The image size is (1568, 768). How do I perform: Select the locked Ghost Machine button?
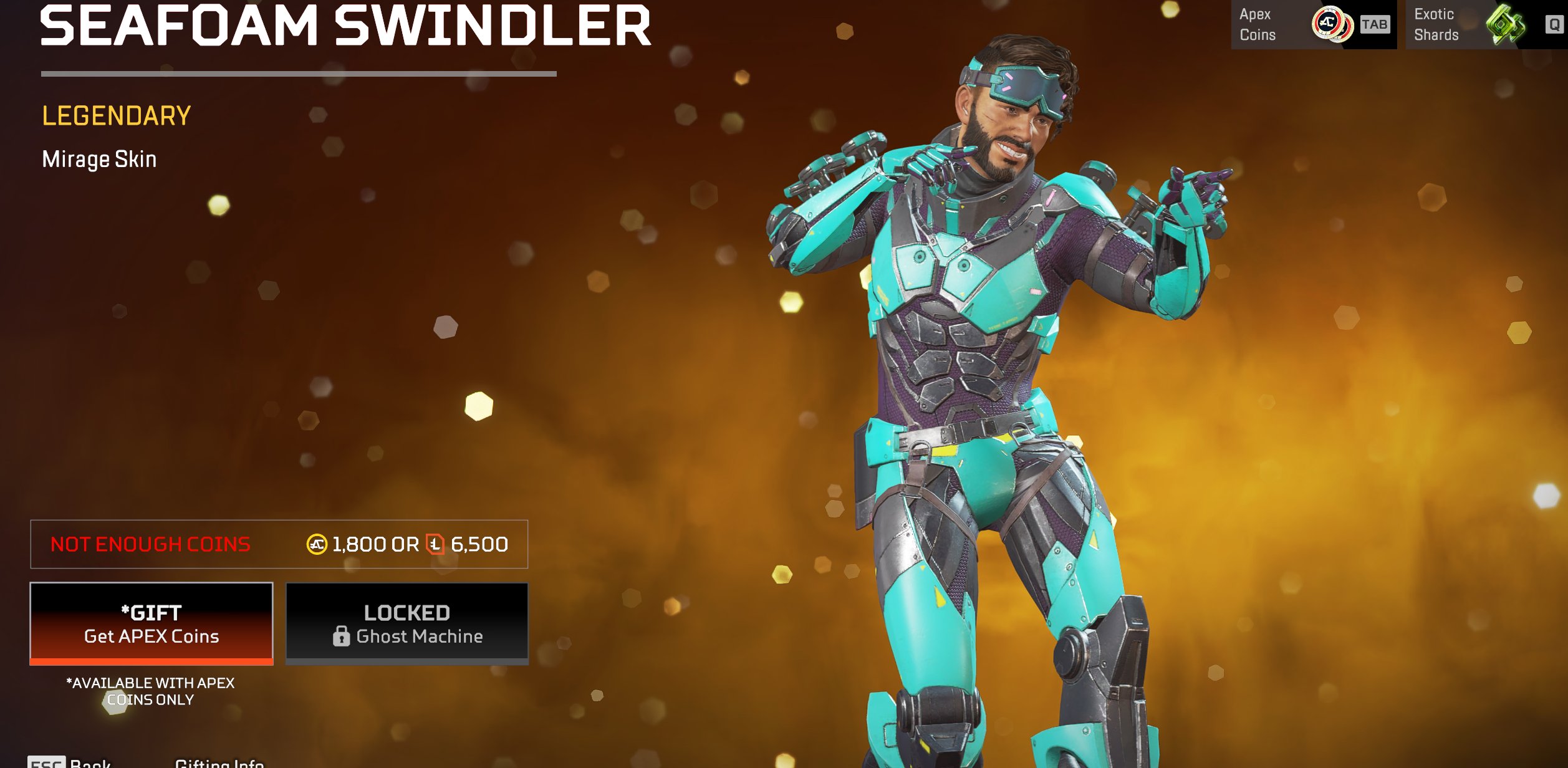coord(407,623)
